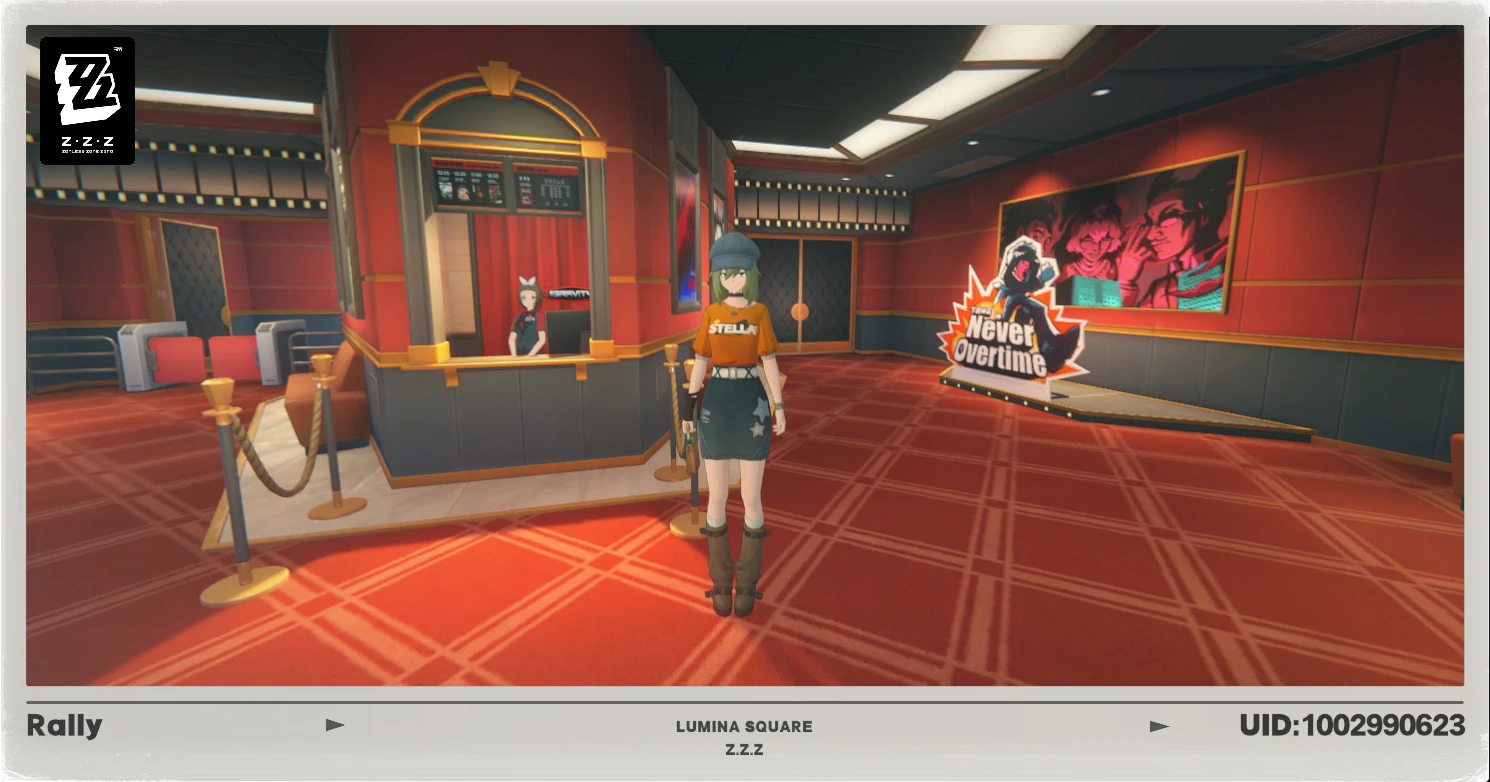Click the seat selection screen above the booth
This screenshot has height=782, width=1490.
(546, 190)
